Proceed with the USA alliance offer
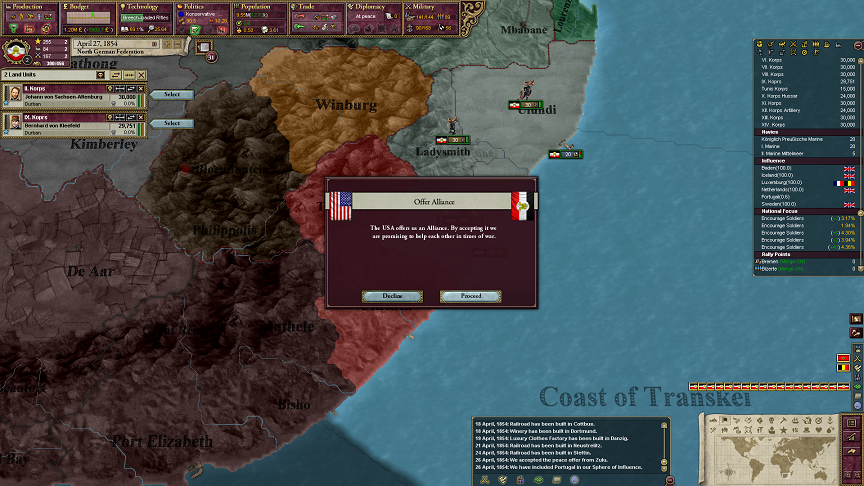864x486 pixels. click(x=470, y=296)
